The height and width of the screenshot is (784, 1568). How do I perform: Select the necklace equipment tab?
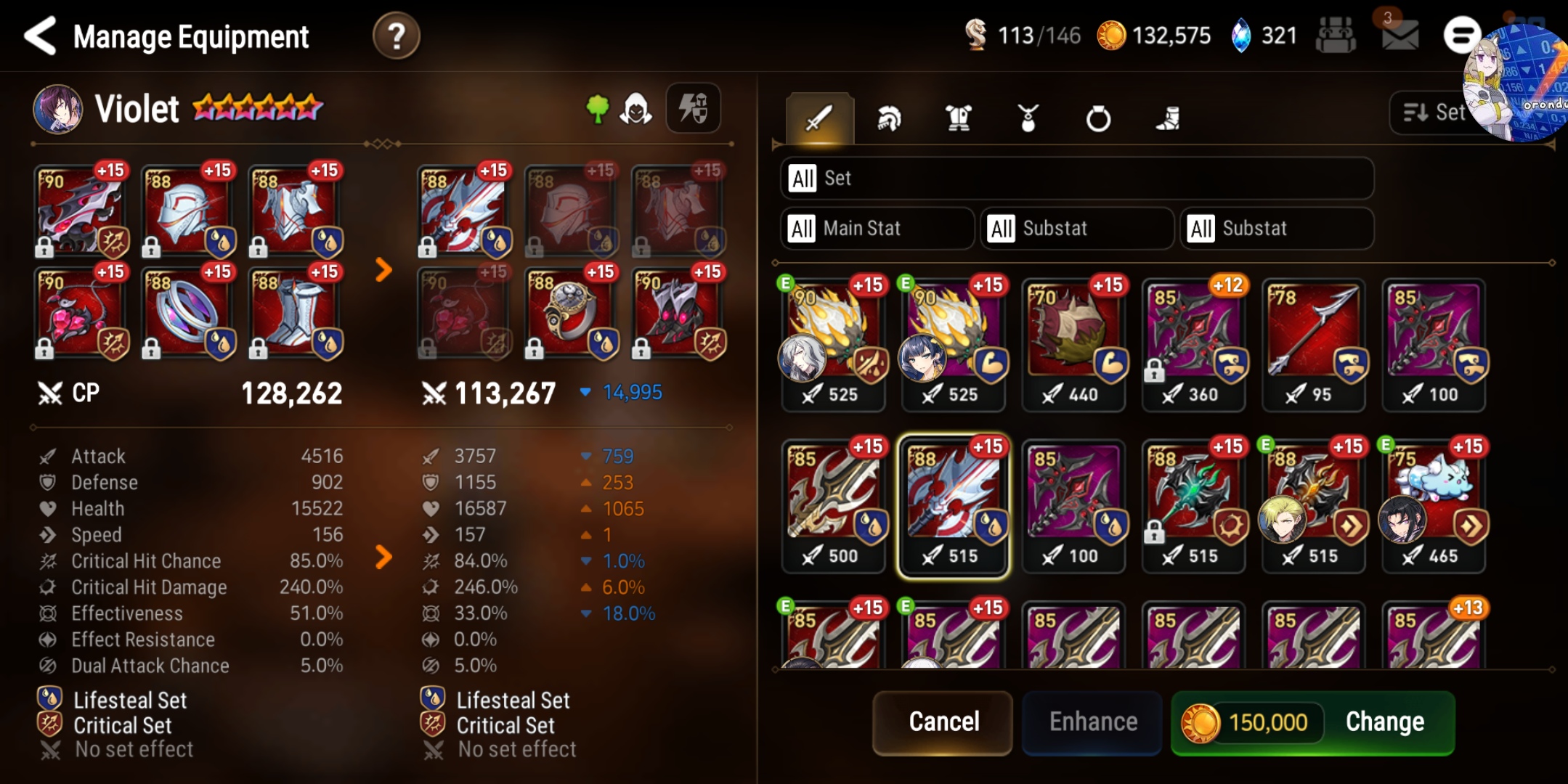[x=1028, y=116]
